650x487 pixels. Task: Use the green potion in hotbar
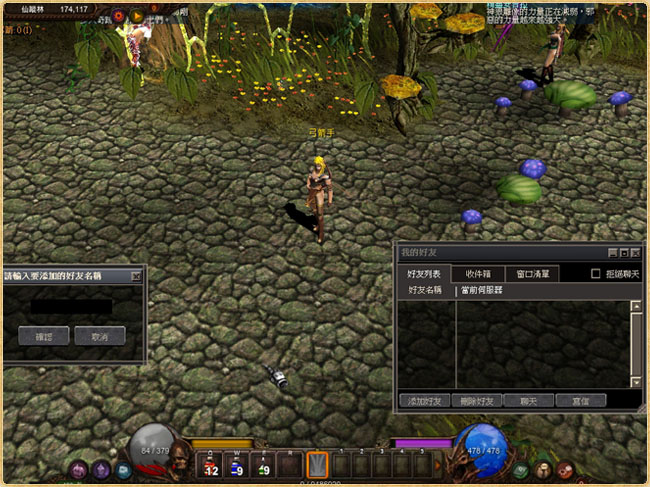(263, 465)
